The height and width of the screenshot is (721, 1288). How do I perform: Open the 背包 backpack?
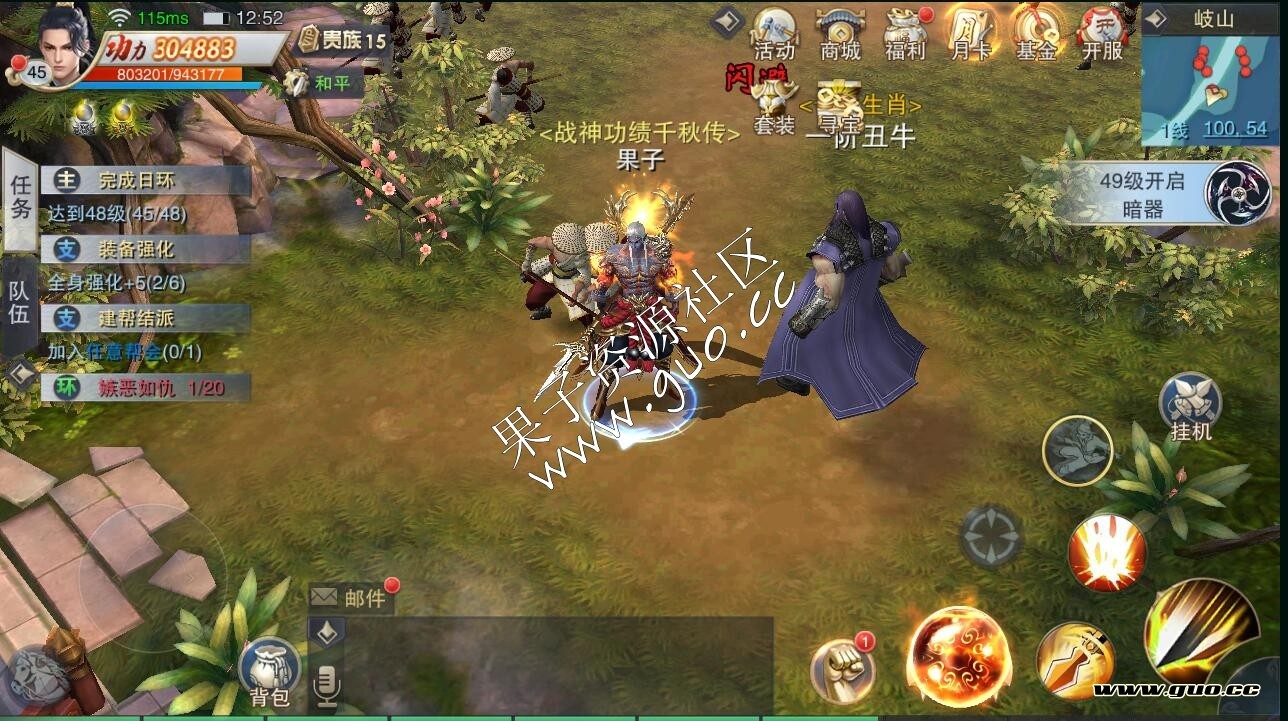269,672
